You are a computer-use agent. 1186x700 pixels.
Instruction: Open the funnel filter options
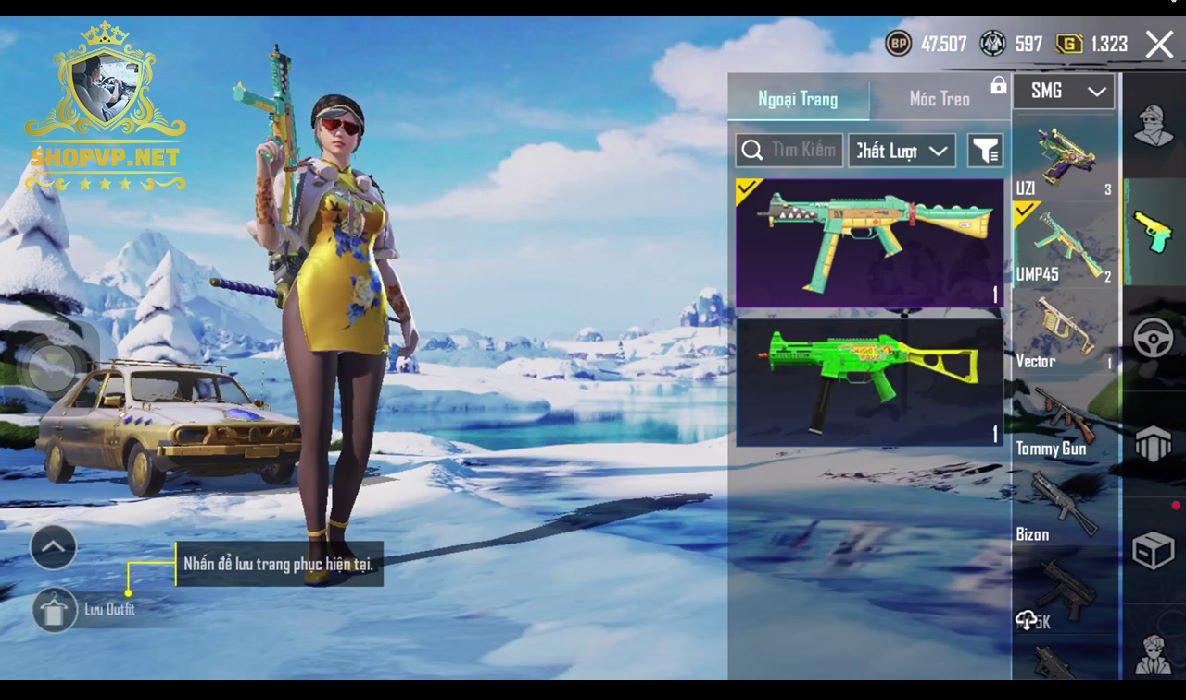click(985, 151)
